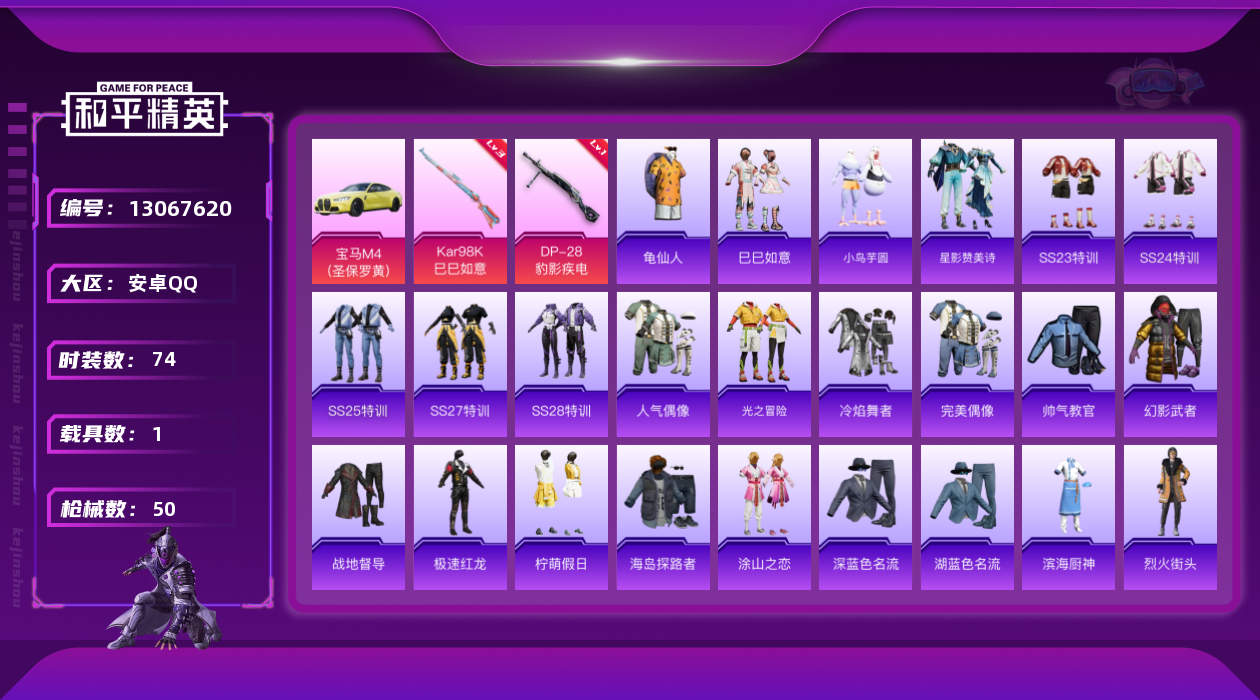
Task: View the 星影赞美诗 costume set
Action: point(967,211)
